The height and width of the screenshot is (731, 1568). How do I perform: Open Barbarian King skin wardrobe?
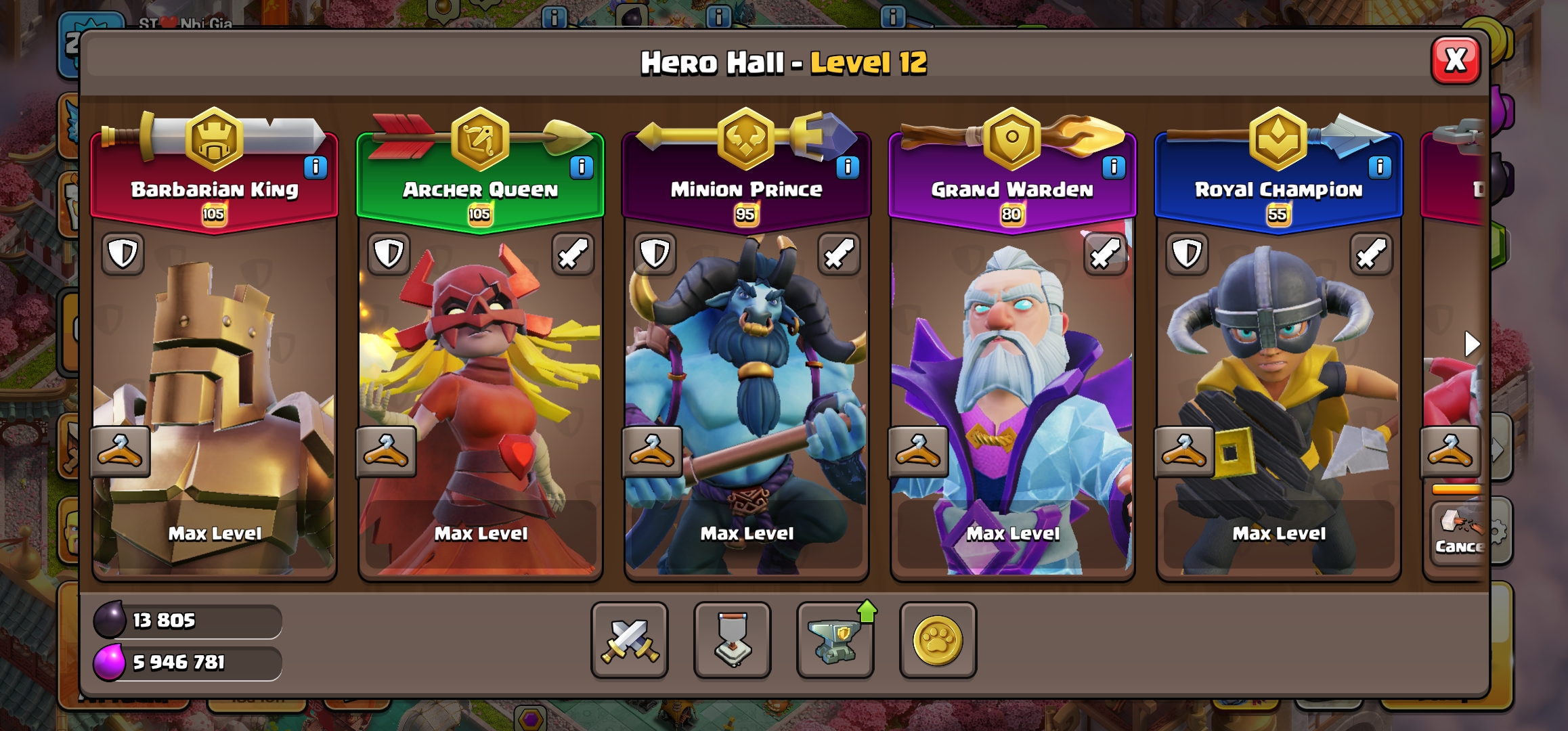pos(120,451)
